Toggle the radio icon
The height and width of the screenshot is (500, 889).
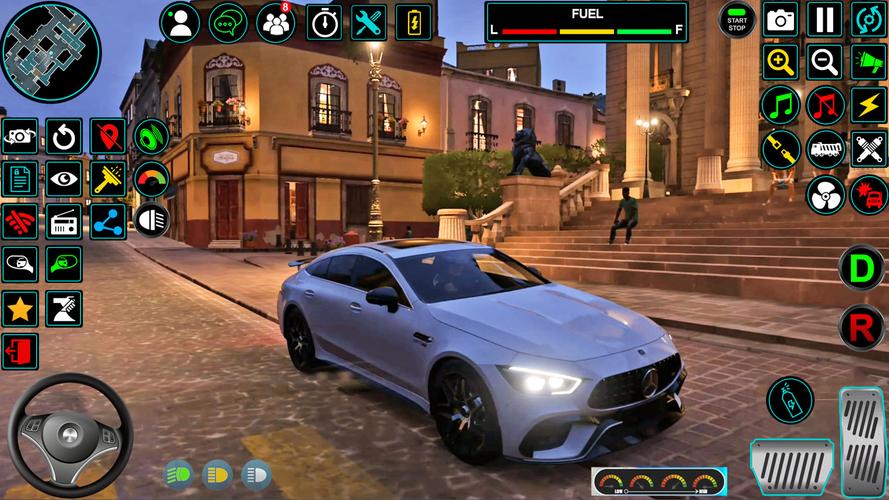click(65, 221)
